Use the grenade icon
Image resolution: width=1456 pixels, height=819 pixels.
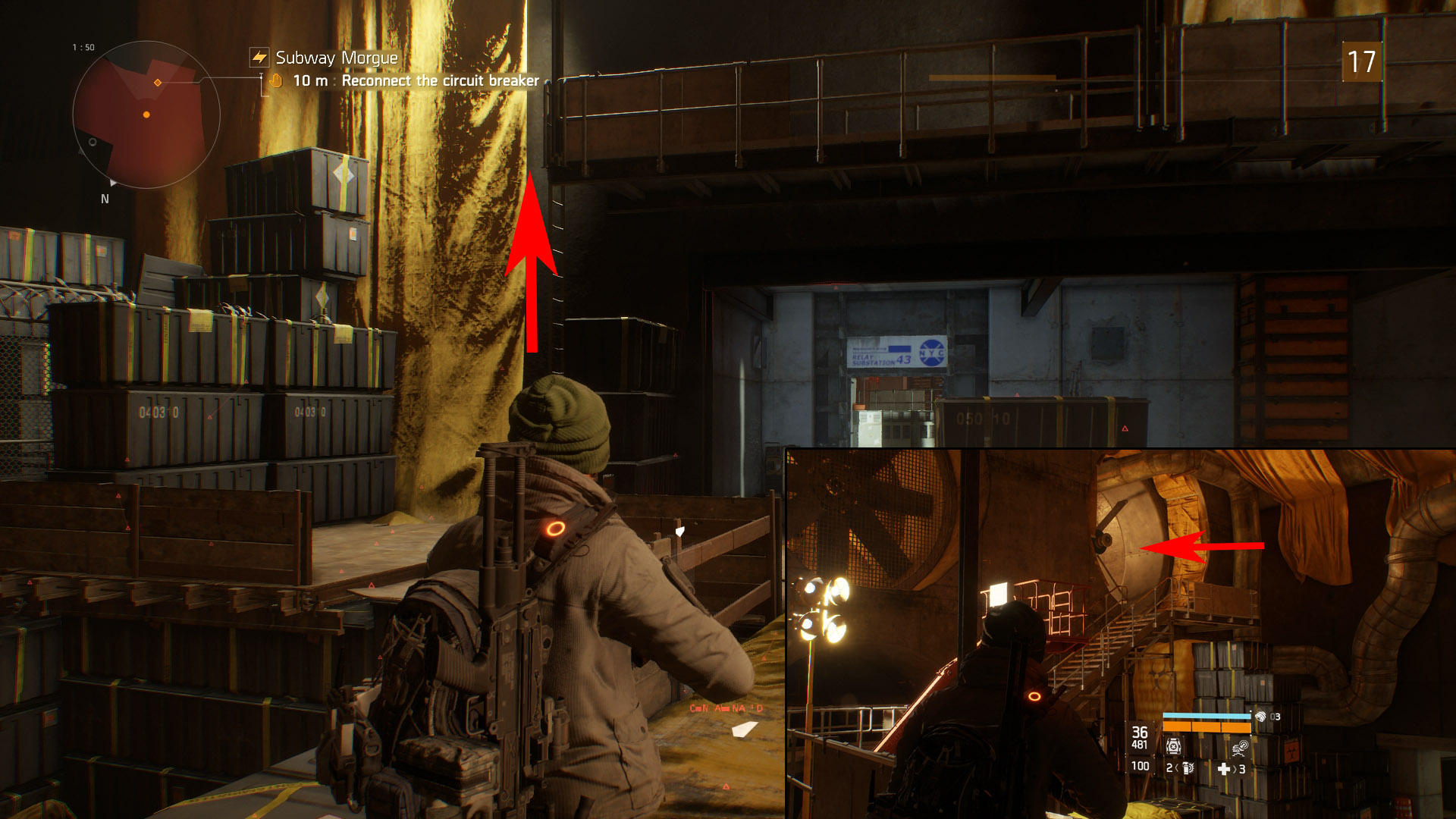coord(1188,768)
